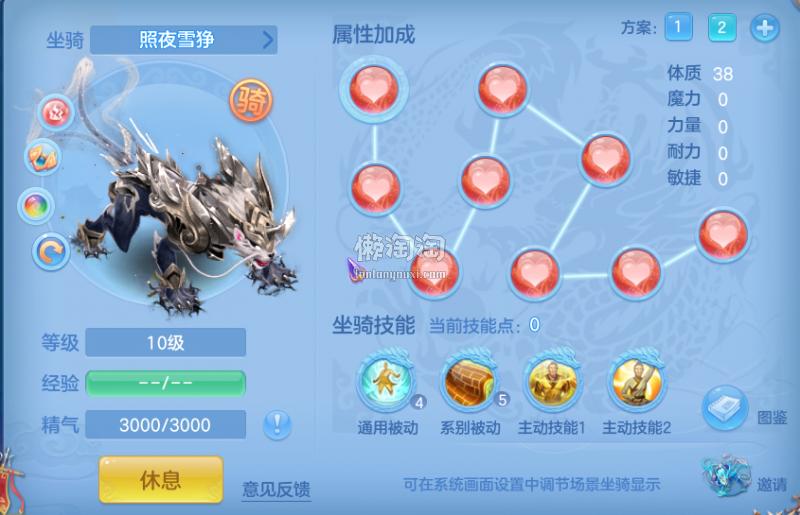Open the 图鉴 codex book

[725, 407]
